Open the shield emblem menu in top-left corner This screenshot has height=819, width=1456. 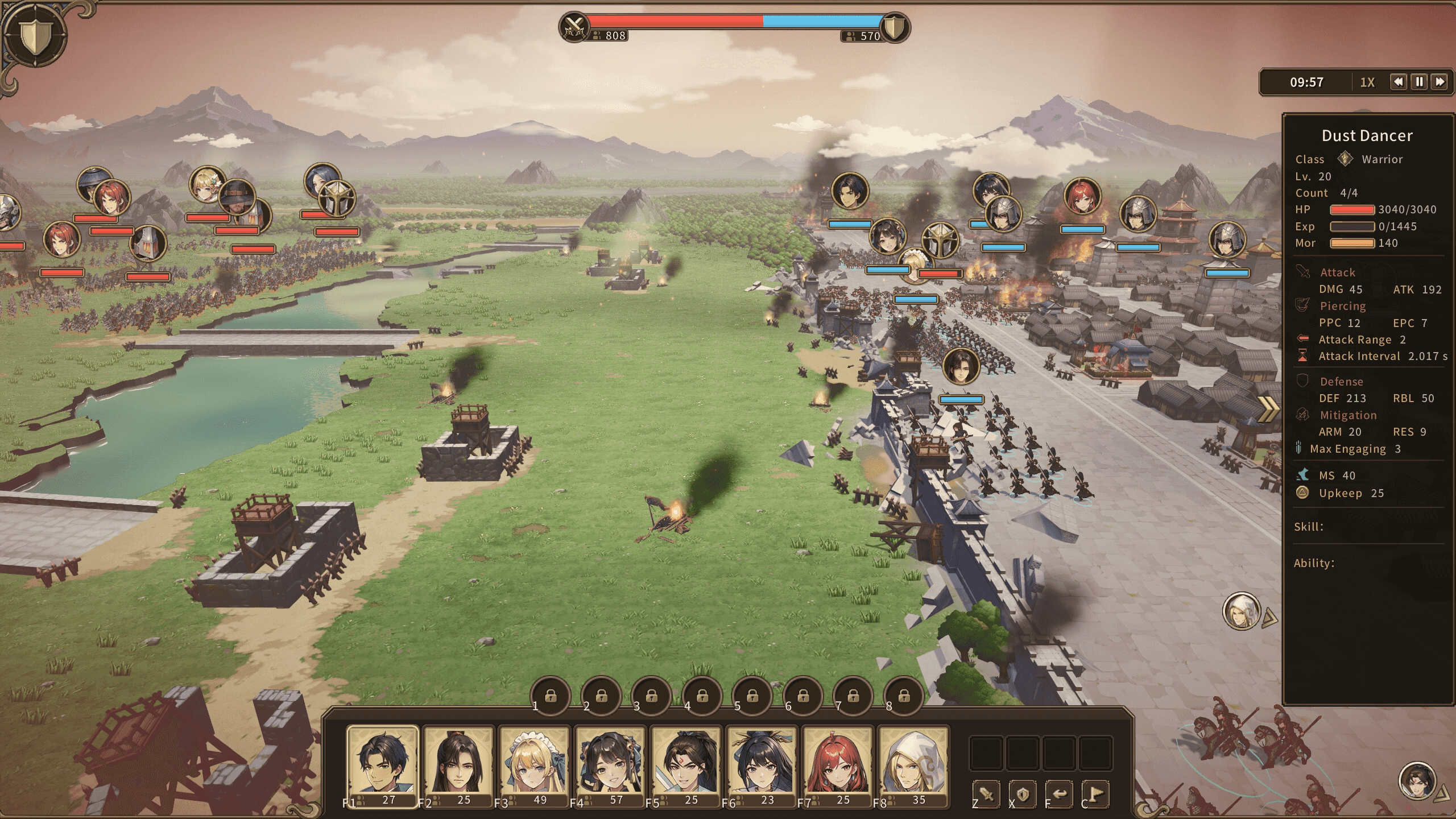[35, 35]
